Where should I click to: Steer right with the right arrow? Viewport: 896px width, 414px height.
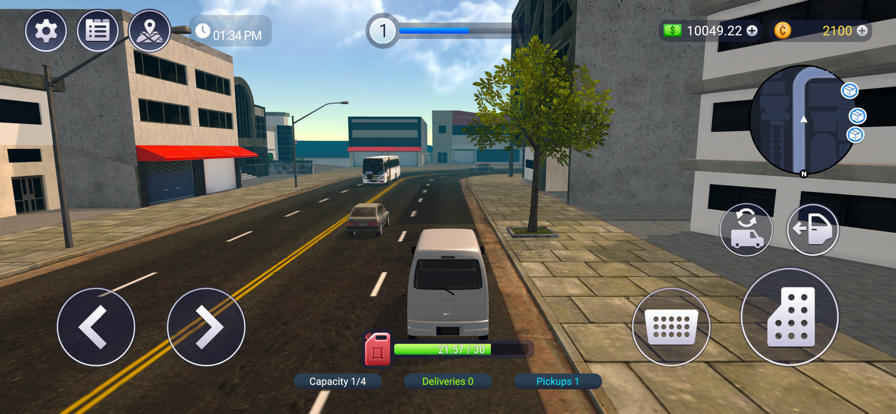pos(206,326)
